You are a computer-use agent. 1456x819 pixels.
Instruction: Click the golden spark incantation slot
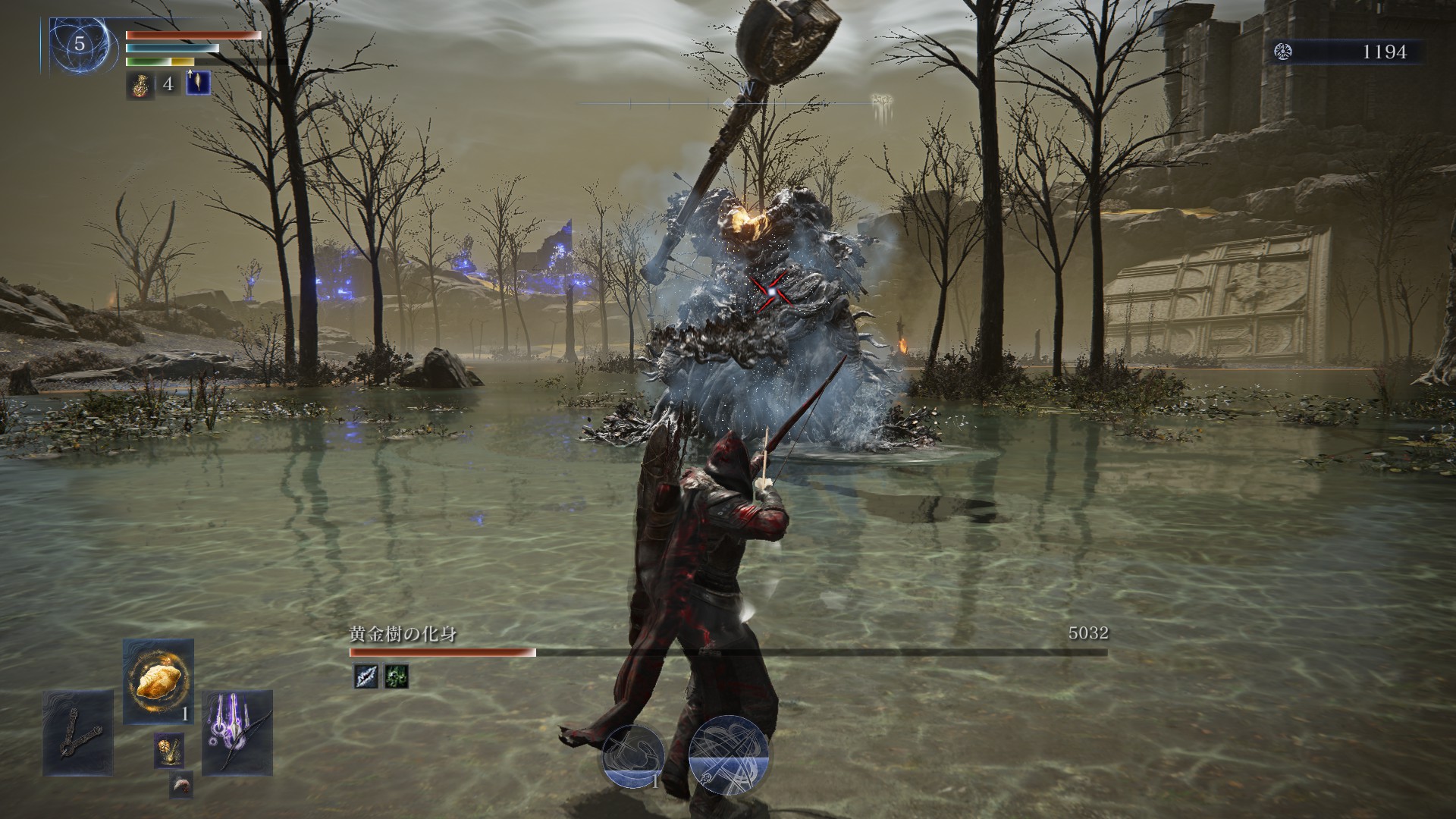[x=168, y=751]
